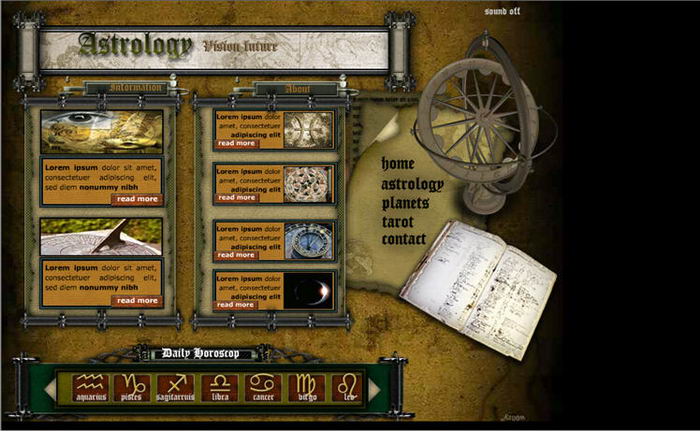Screen dimensions: 700x431
Task: Select the Aquarius horoscope sign
Action: [90, 388]
